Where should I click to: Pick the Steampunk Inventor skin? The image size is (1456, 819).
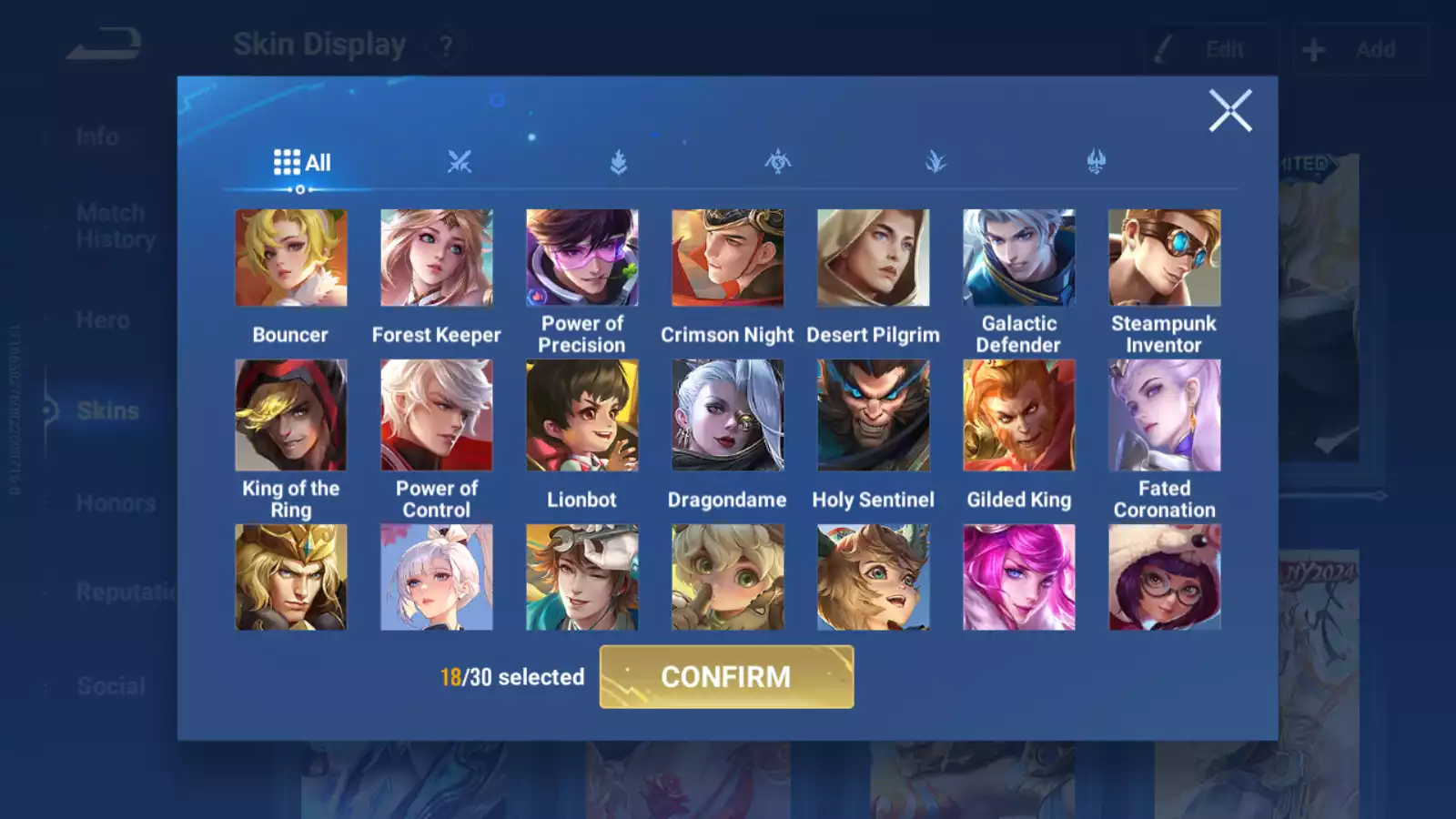click(x=1164, y=258)
